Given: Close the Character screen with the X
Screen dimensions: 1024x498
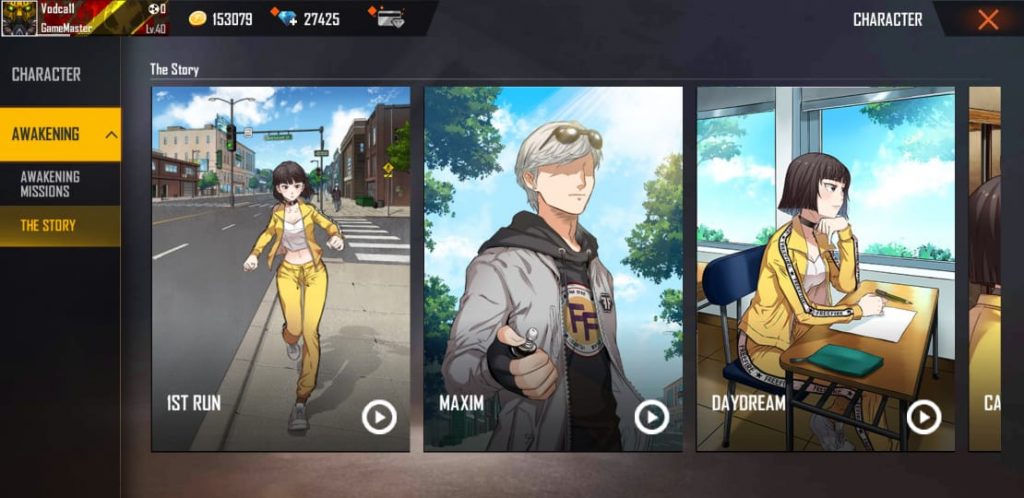Looking at the screenshot, I should tap(988, 19).
